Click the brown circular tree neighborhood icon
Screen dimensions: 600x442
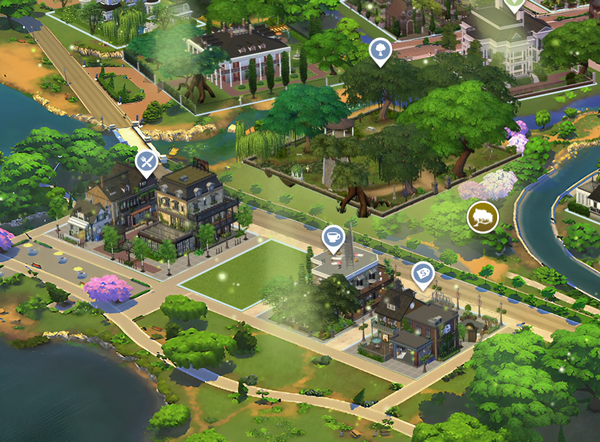tap(481, 217)
